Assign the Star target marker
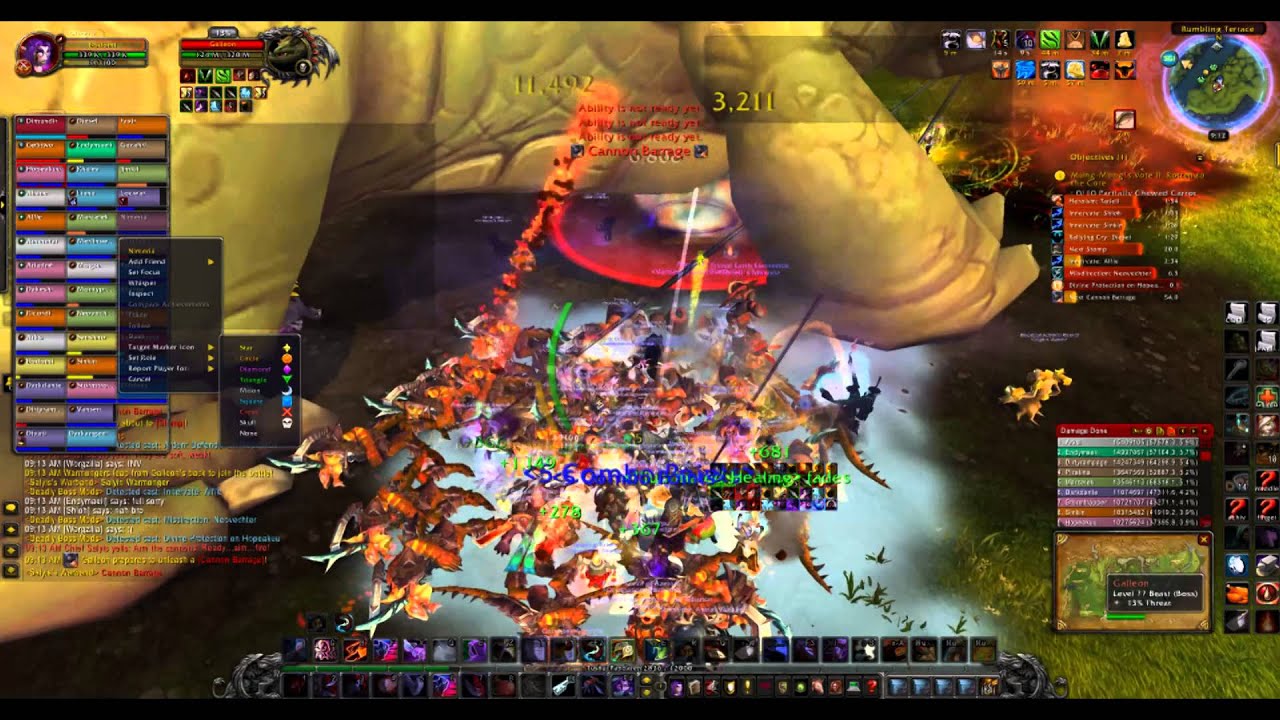 [x=248, y=347]
